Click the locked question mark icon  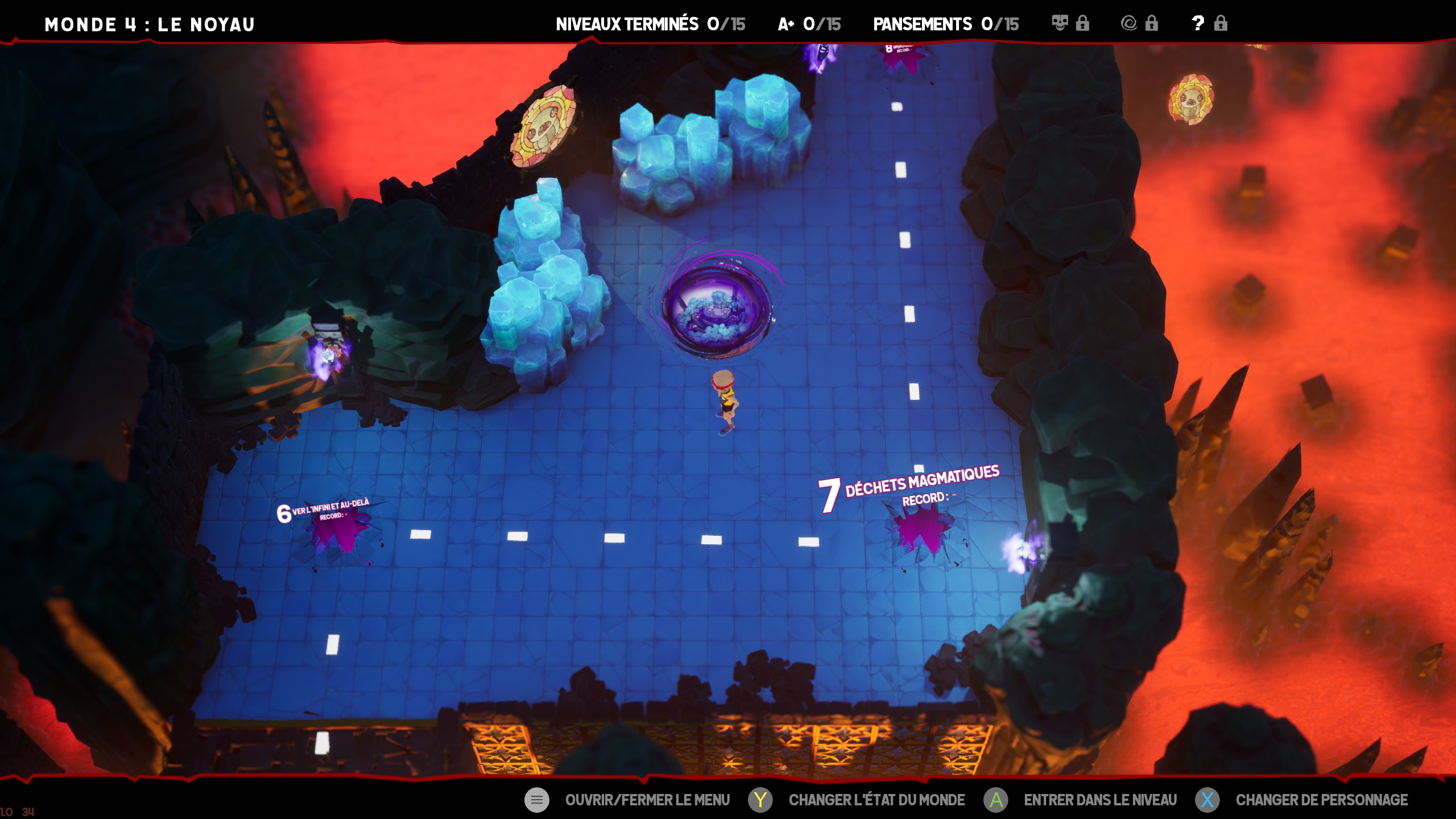pyautogui.click(x=1198, y=23)
